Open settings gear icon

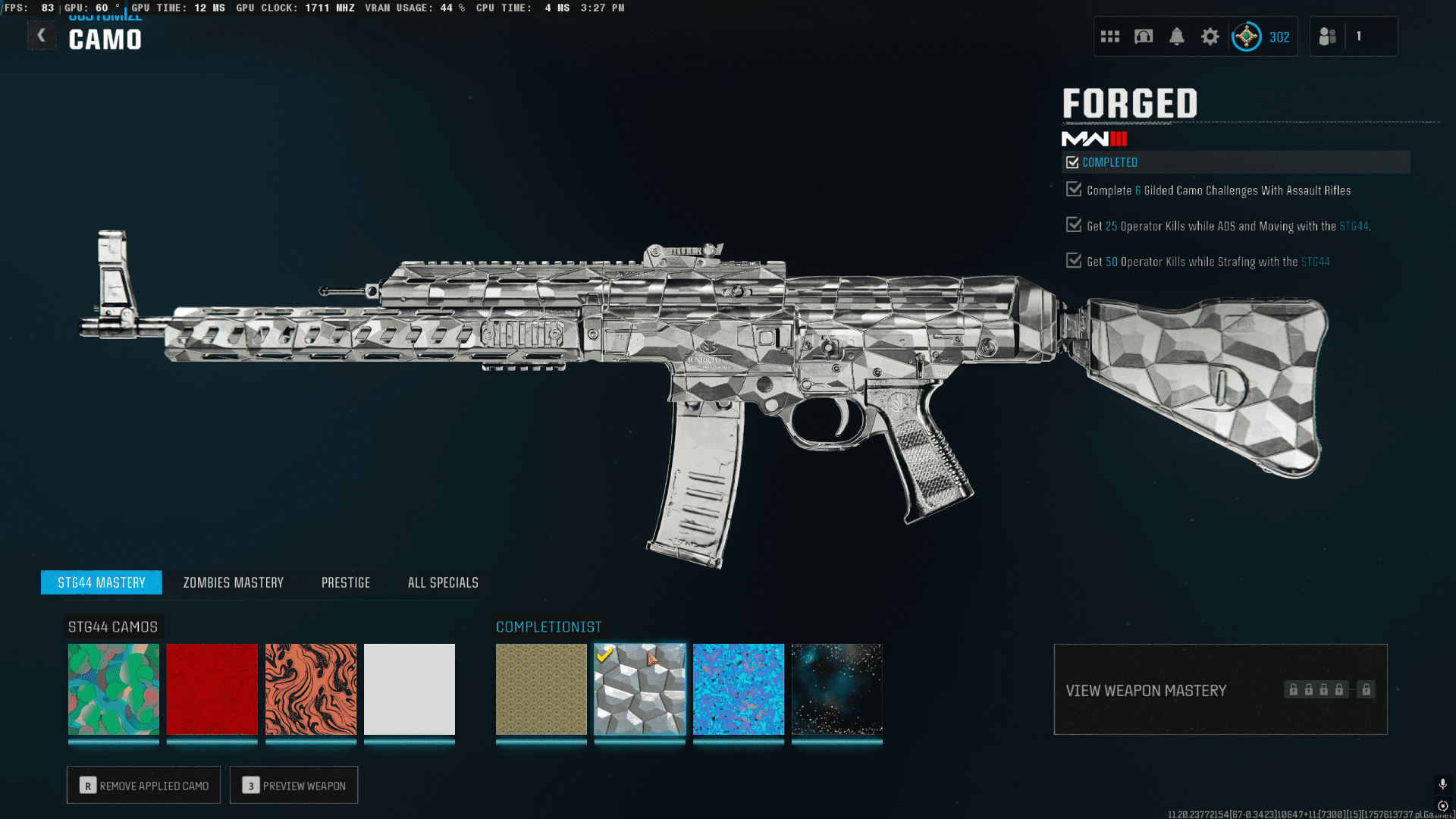1210,36
